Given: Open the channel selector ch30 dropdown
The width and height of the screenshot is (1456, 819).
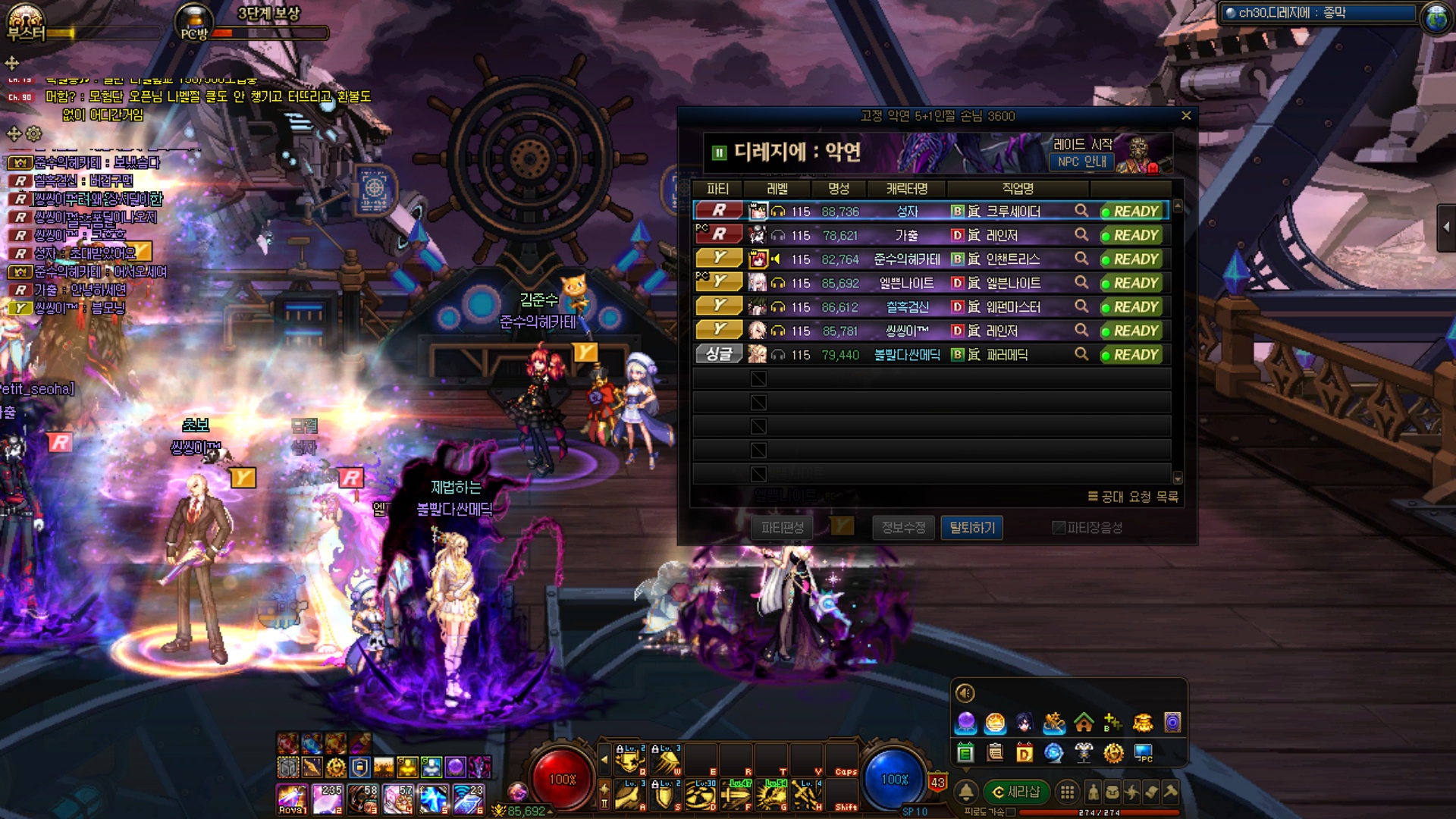Looking at the screenshot, I should 1319,13.
